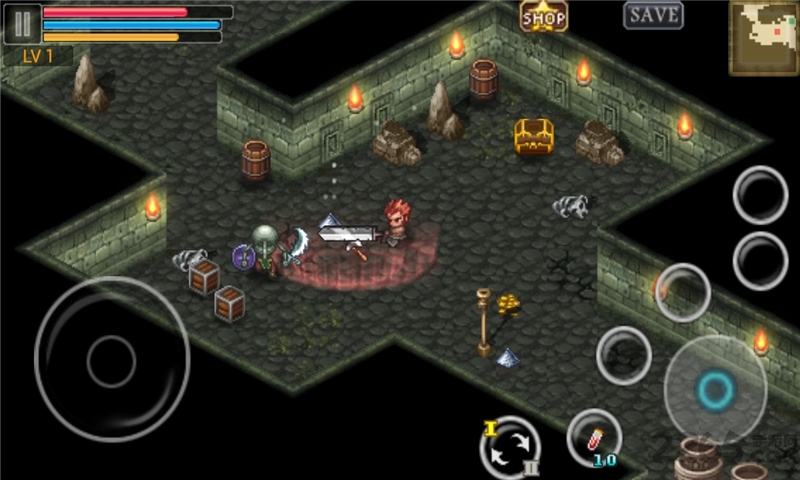Hit the blue-ring attack button

715,388
